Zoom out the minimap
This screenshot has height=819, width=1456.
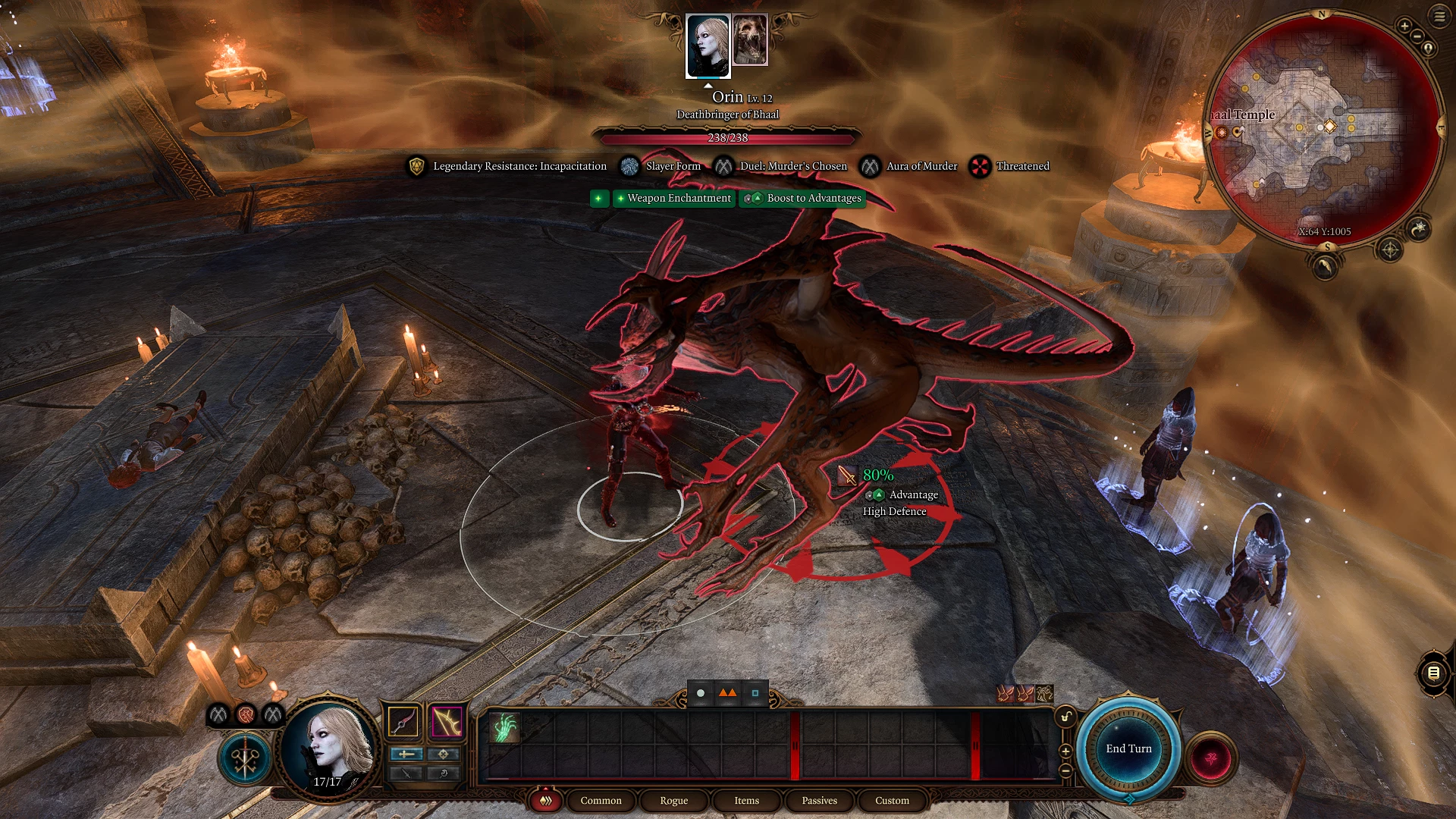tap(1417, 36)
